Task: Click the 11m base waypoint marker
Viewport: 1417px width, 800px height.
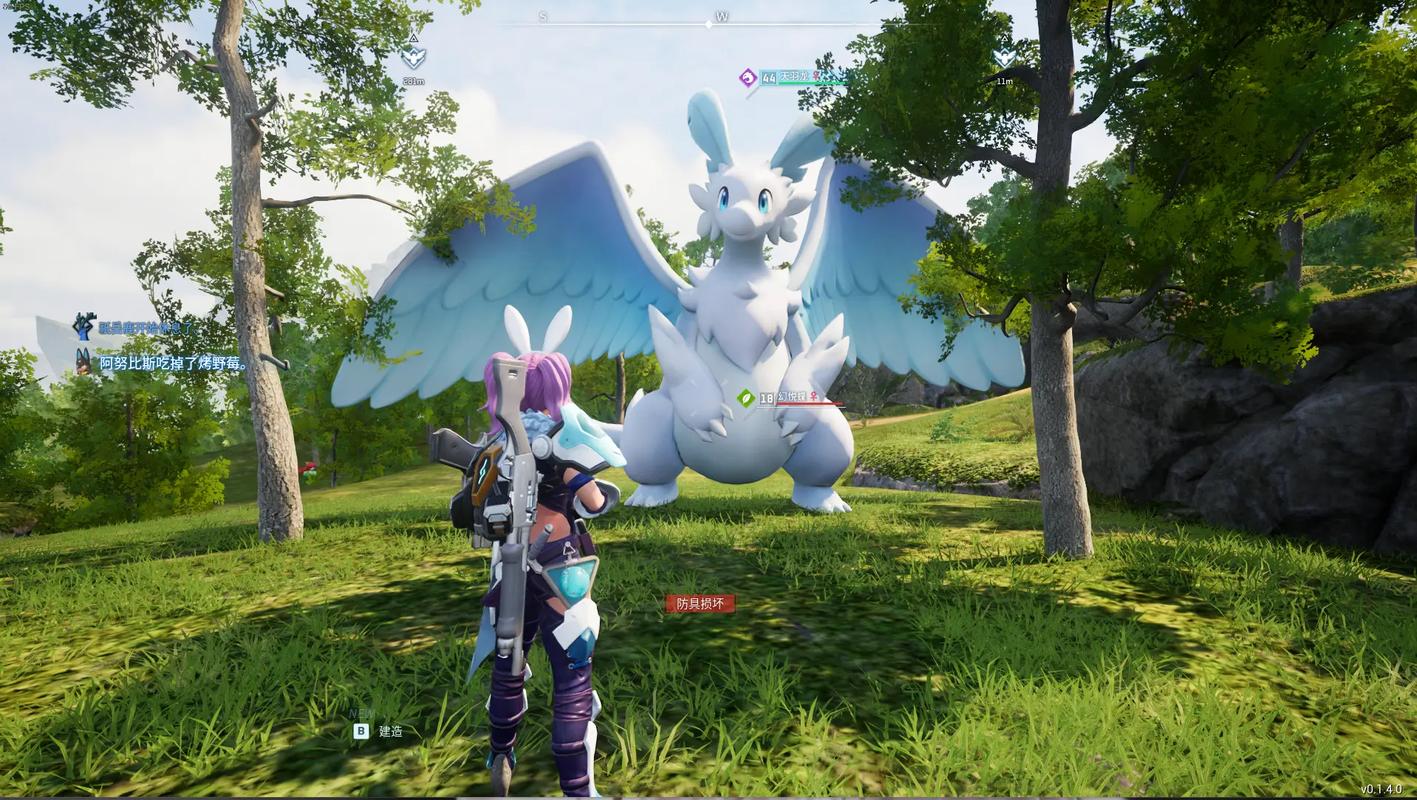Action: (x=1004, y=58)
